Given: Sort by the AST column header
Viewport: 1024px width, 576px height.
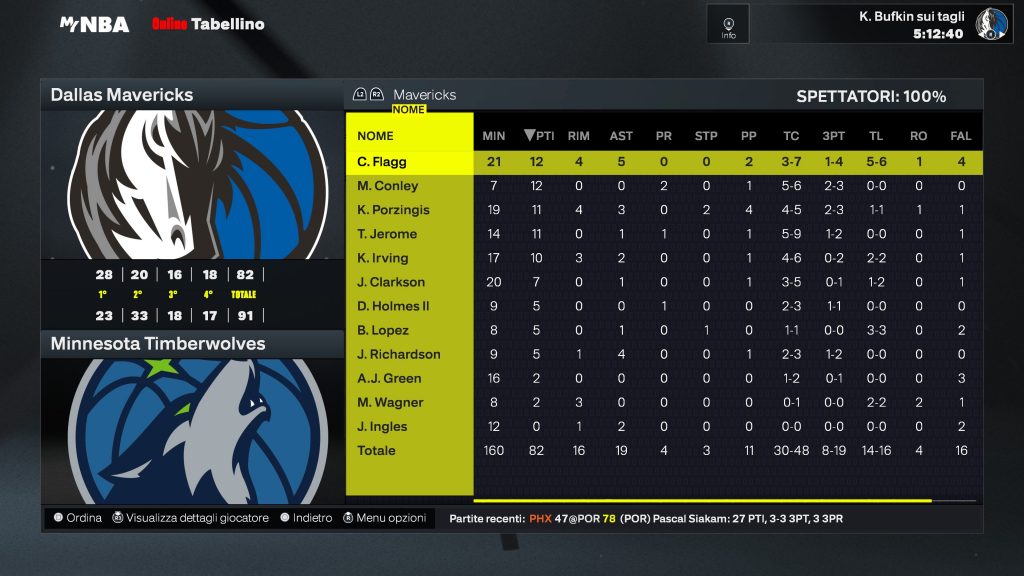Looking at the screenshot, I should pyautogui.click(x=621, y=136).
